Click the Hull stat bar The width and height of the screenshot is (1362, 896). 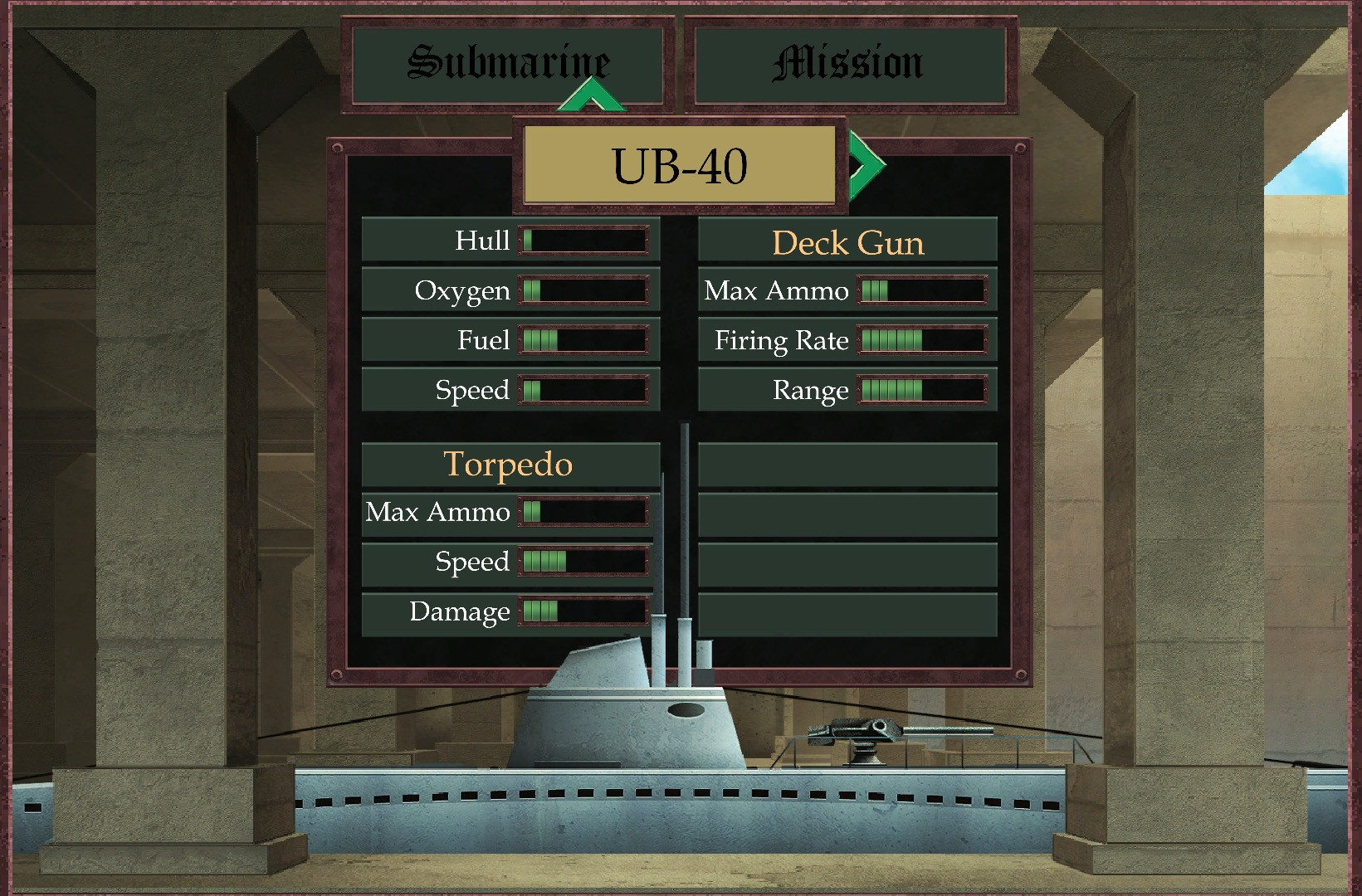[584, 241]
